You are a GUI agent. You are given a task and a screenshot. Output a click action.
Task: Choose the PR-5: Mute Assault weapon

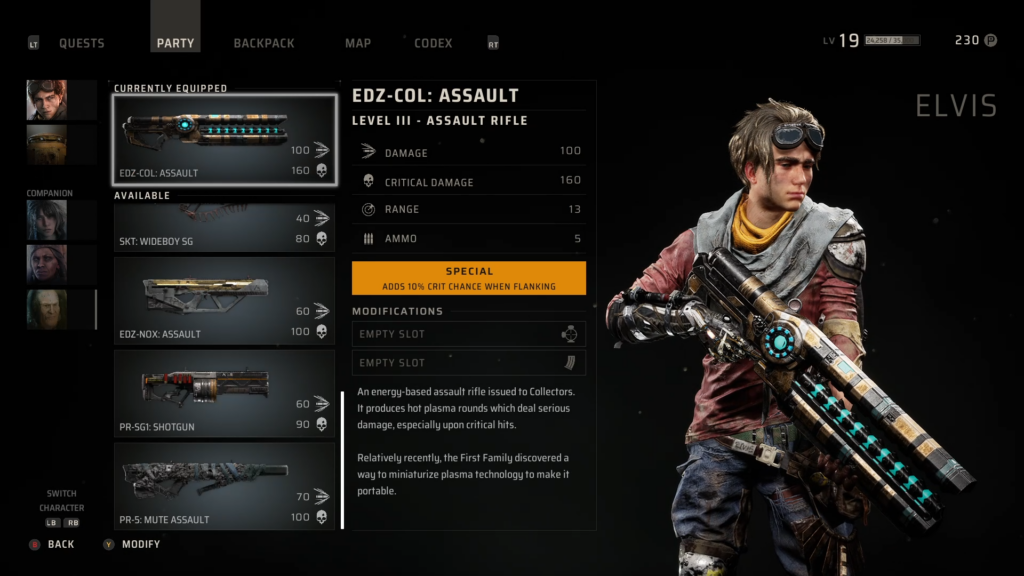(224, 486)
